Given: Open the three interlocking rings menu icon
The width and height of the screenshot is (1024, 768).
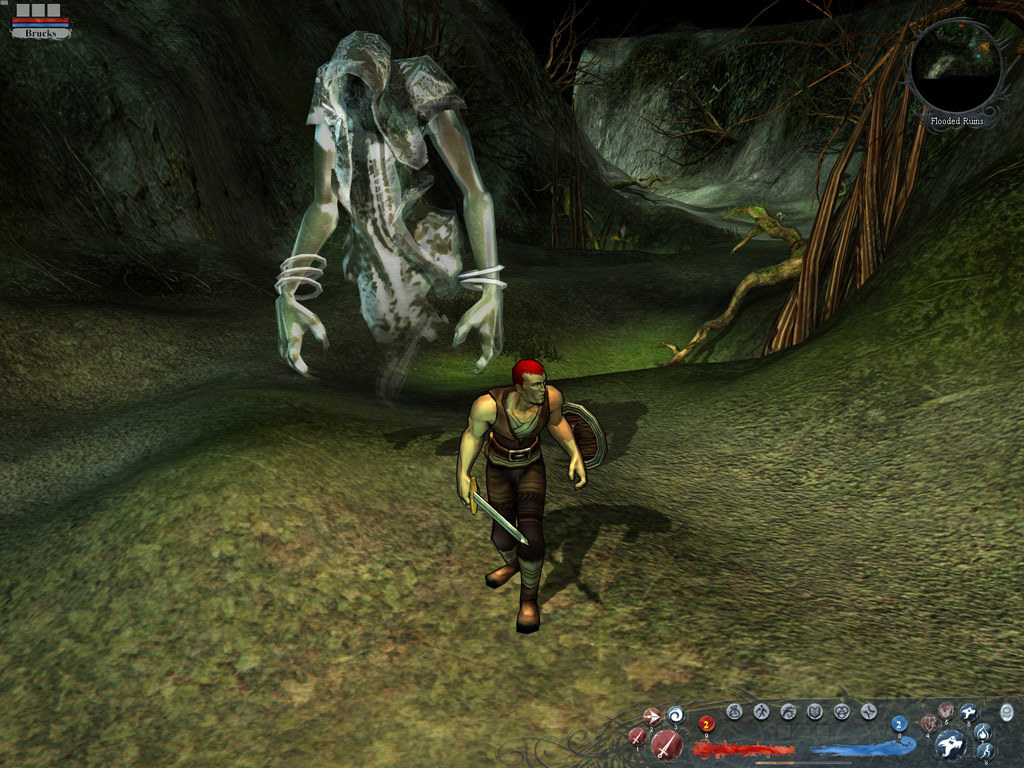Looking at the screenshot, I should coord(842,712).
